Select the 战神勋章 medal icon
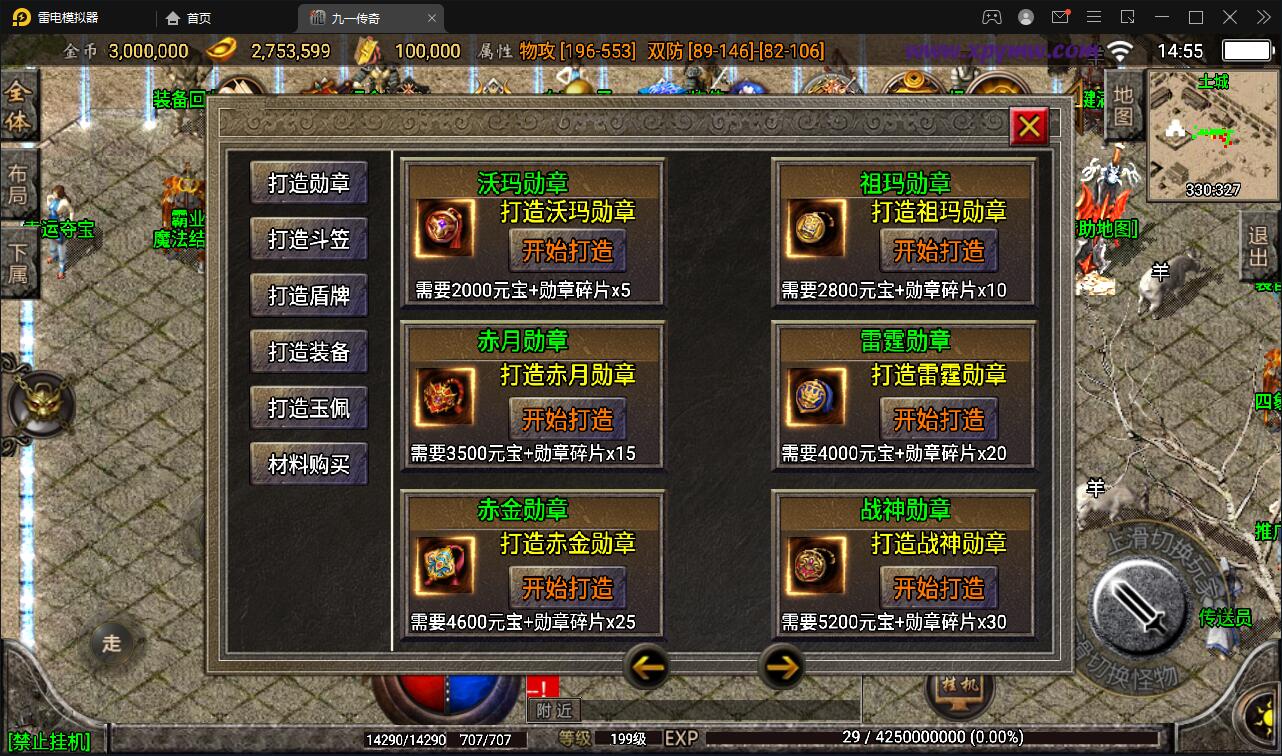Viewport: 1282px width, 756px height. tap(815, 564)
